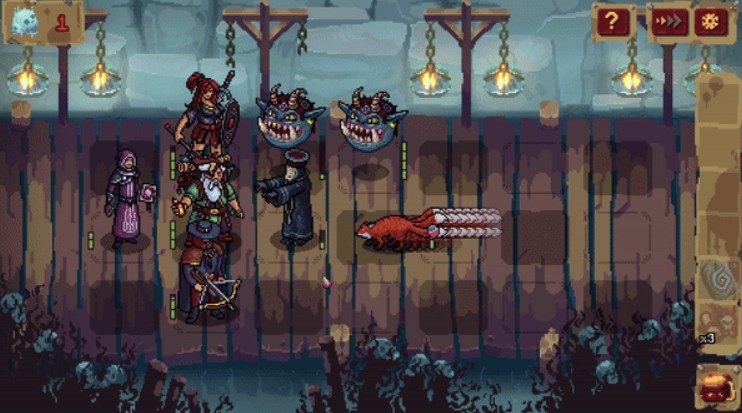742x413 pixels.
Task: Open the red treasure chest button
Action: click(x=719, y=387)
